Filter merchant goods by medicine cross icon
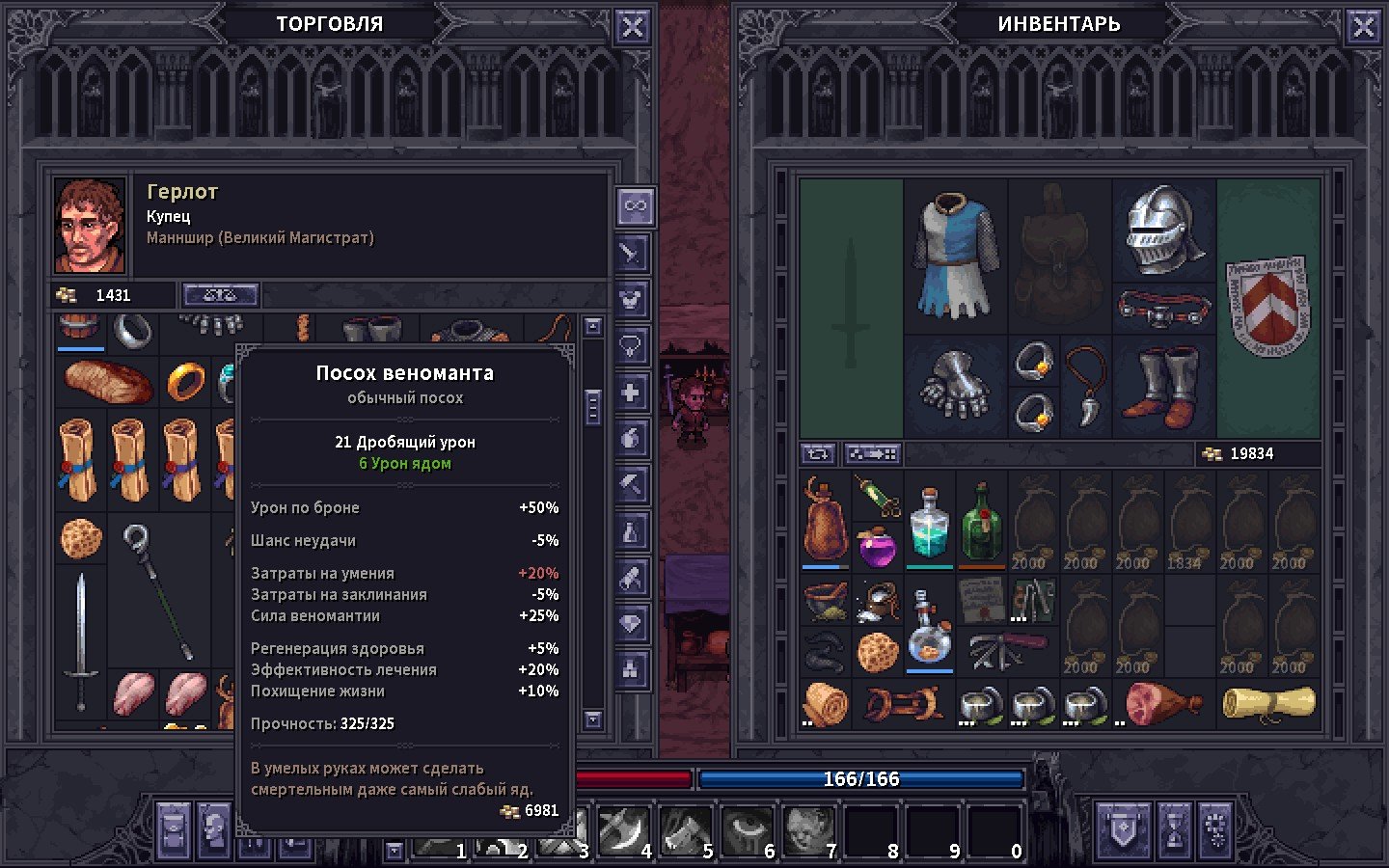Viewport: 1389px width, 868px height. 631,393
